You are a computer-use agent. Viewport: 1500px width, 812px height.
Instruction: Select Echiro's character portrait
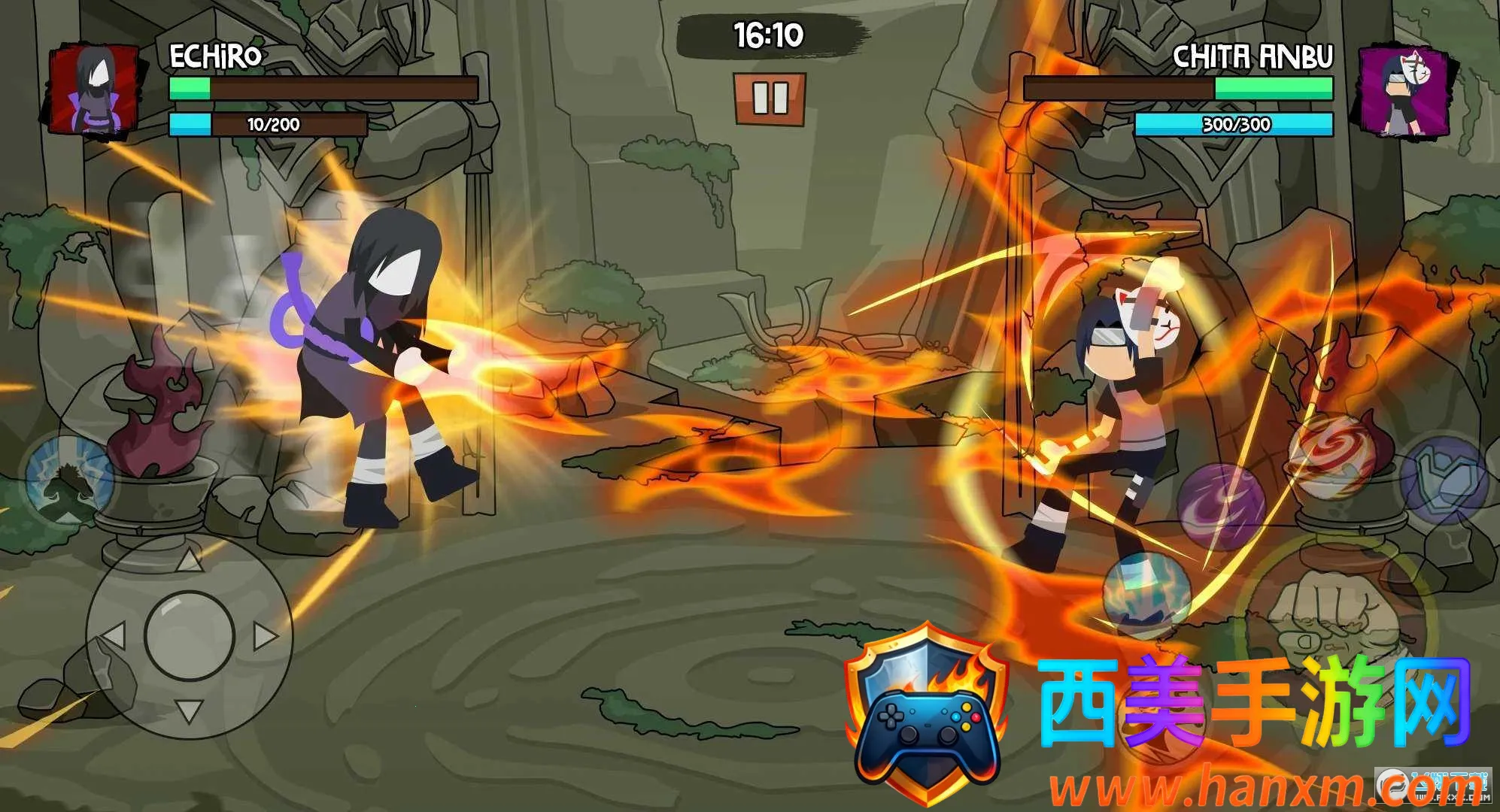click(x=95, y=92)
